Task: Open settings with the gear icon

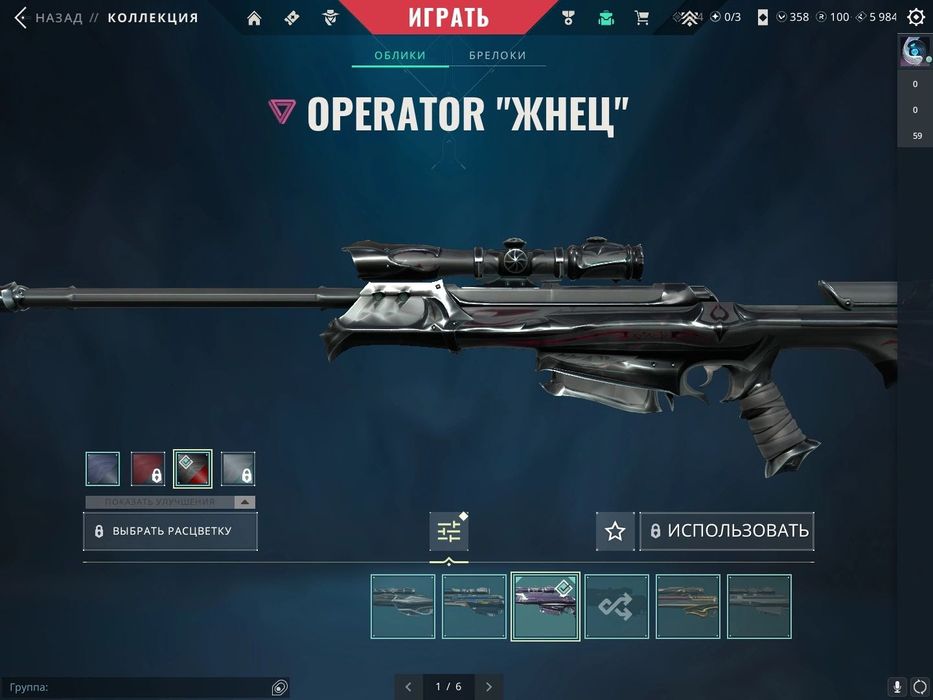Action: click(x=916, y=17)
